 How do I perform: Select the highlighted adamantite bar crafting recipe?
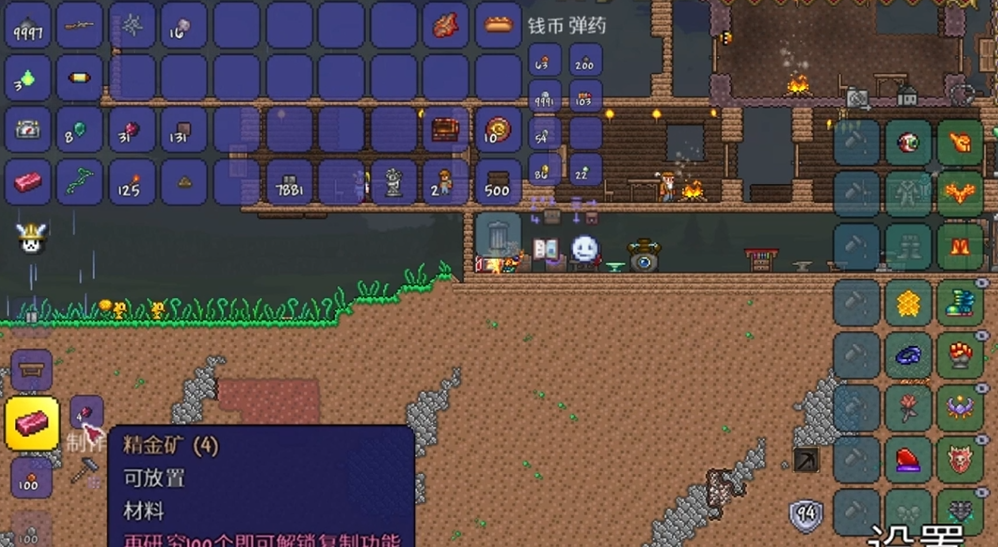(x=31, y=422)
